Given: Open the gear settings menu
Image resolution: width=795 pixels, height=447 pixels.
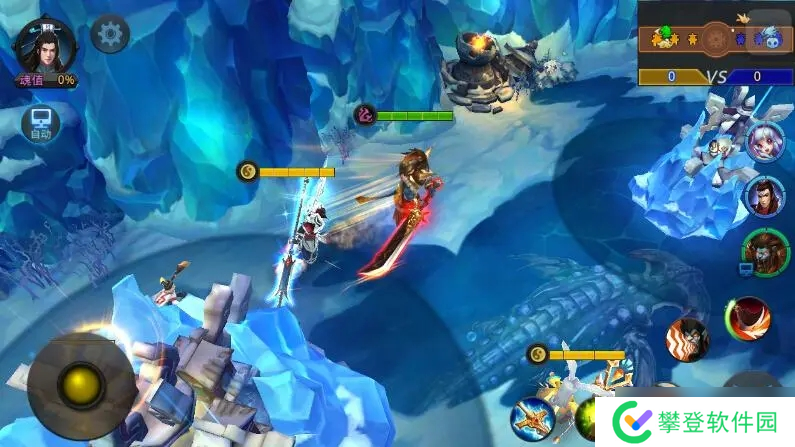Looking at the screenshot, I should click(x=110, y=35).
